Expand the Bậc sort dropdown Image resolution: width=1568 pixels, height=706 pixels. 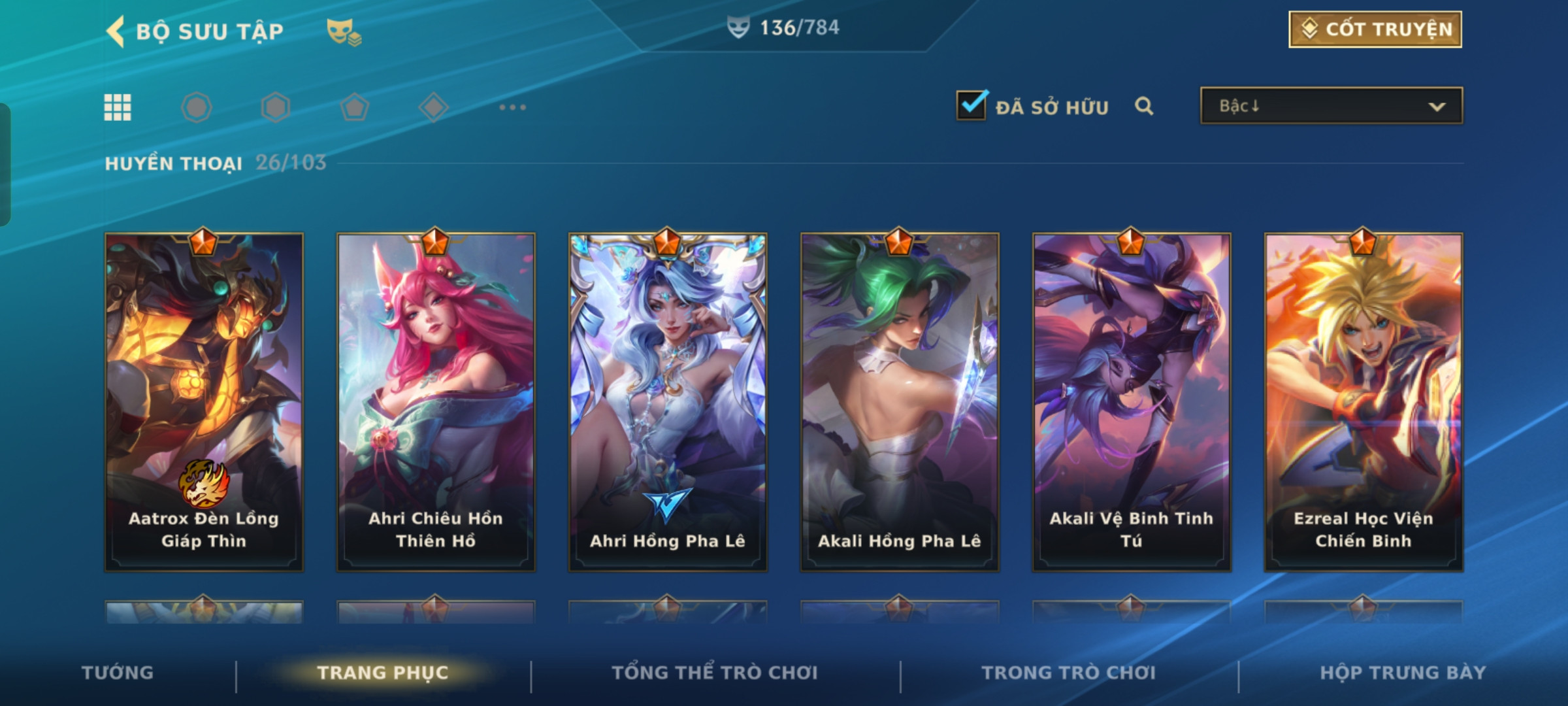click(x=1331, y=106)
